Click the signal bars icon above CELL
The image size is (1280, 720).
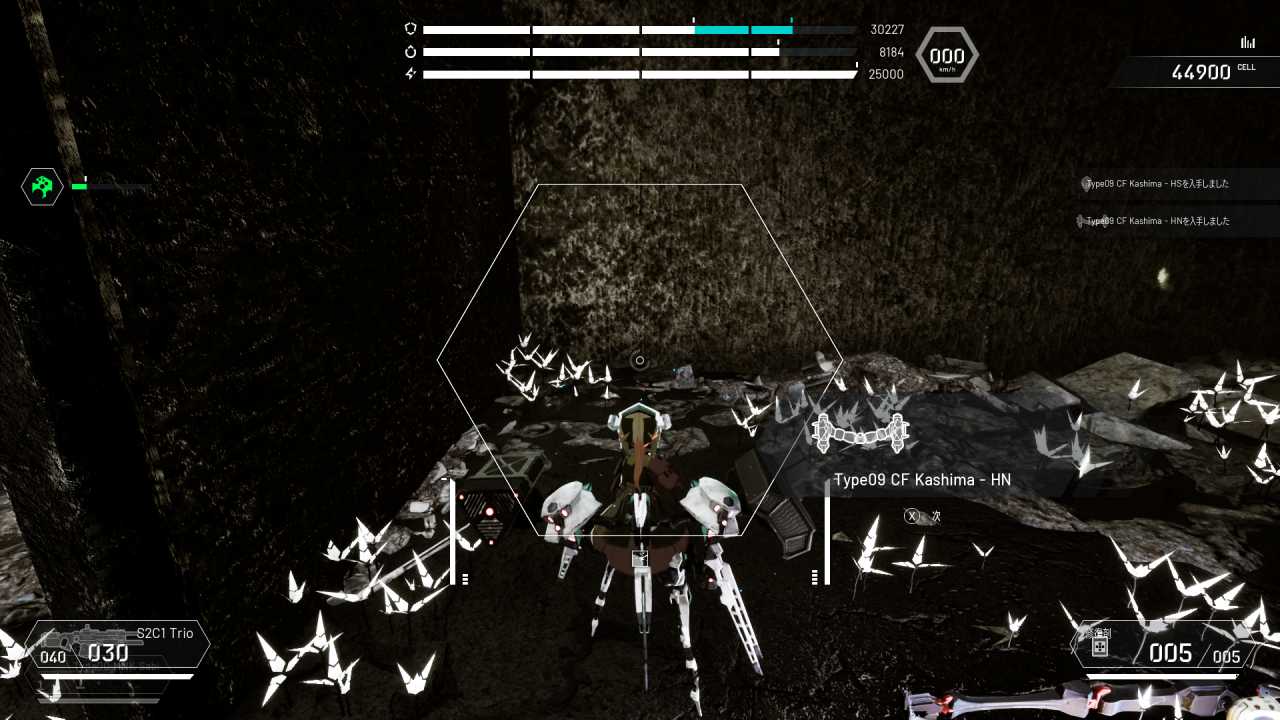click(1247, 42)
